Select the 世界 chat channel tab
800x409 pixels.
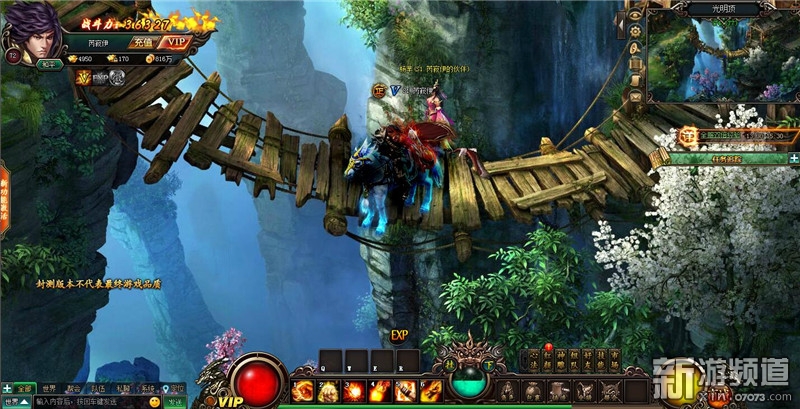click(x=47, y=388)
